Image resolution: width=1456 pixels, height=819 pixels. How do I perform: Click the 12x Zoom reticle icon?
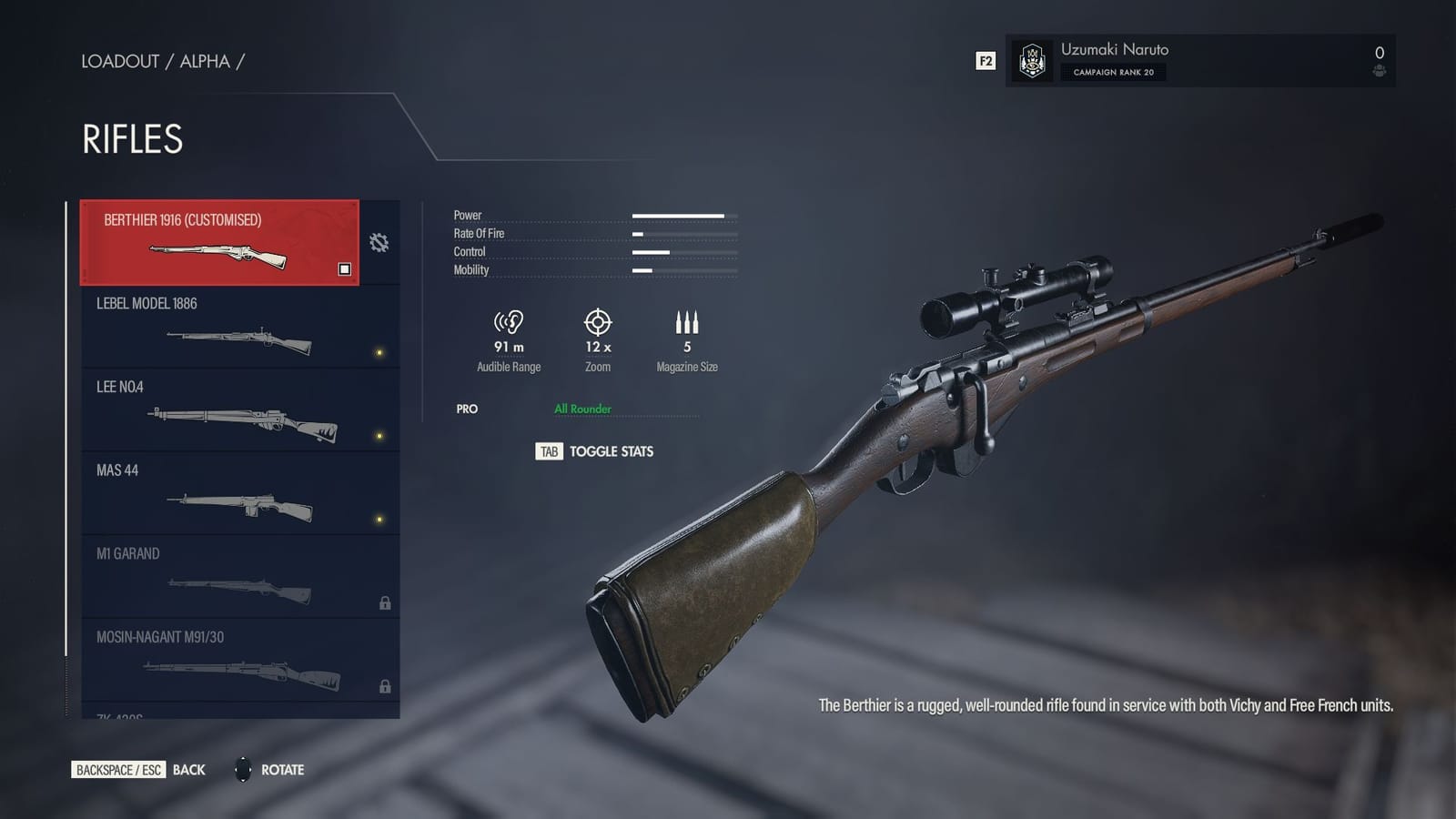(x=597, y=324)
